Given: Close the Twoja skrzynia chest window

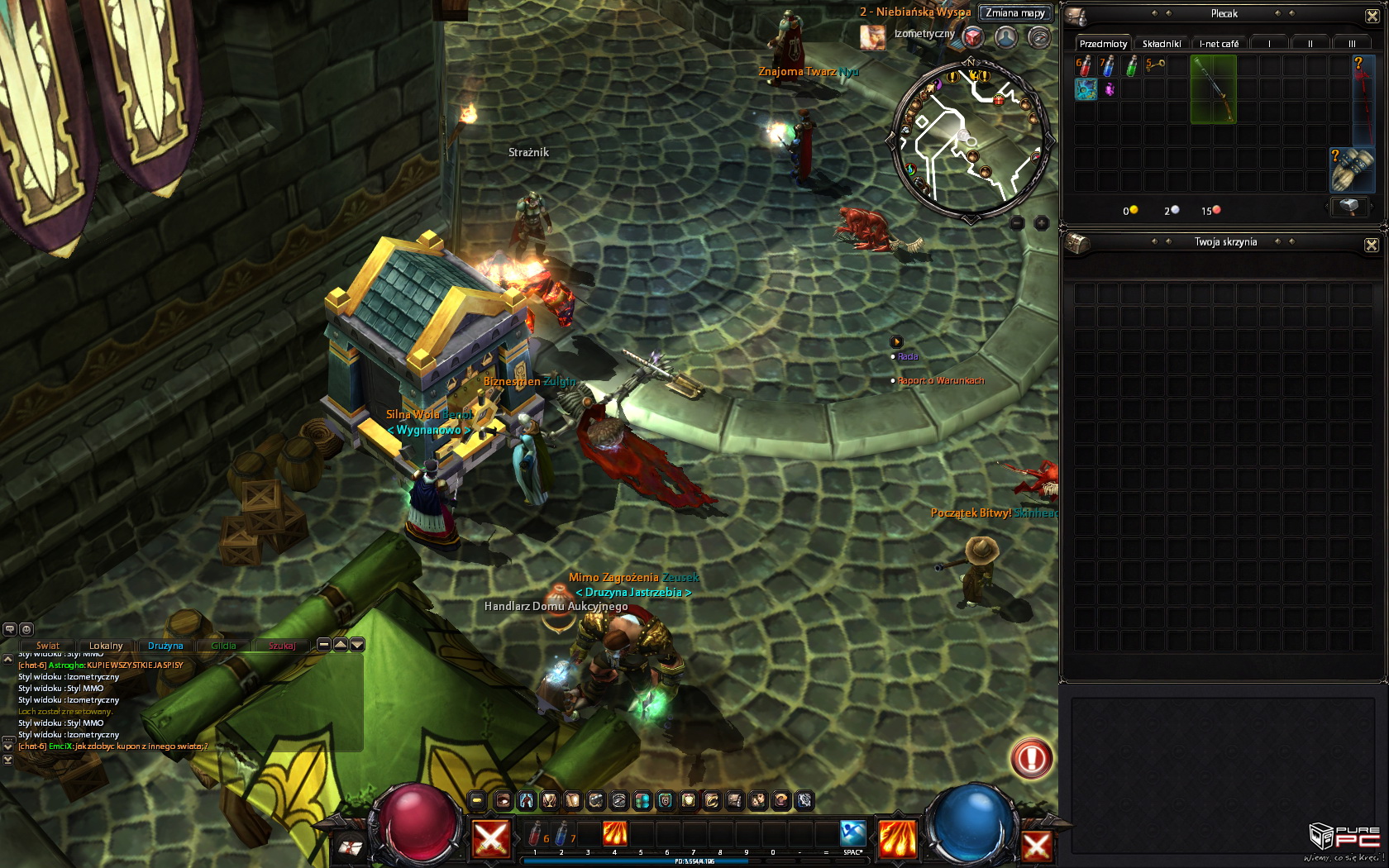Looking at the screenshot, I should [1372, 245].
